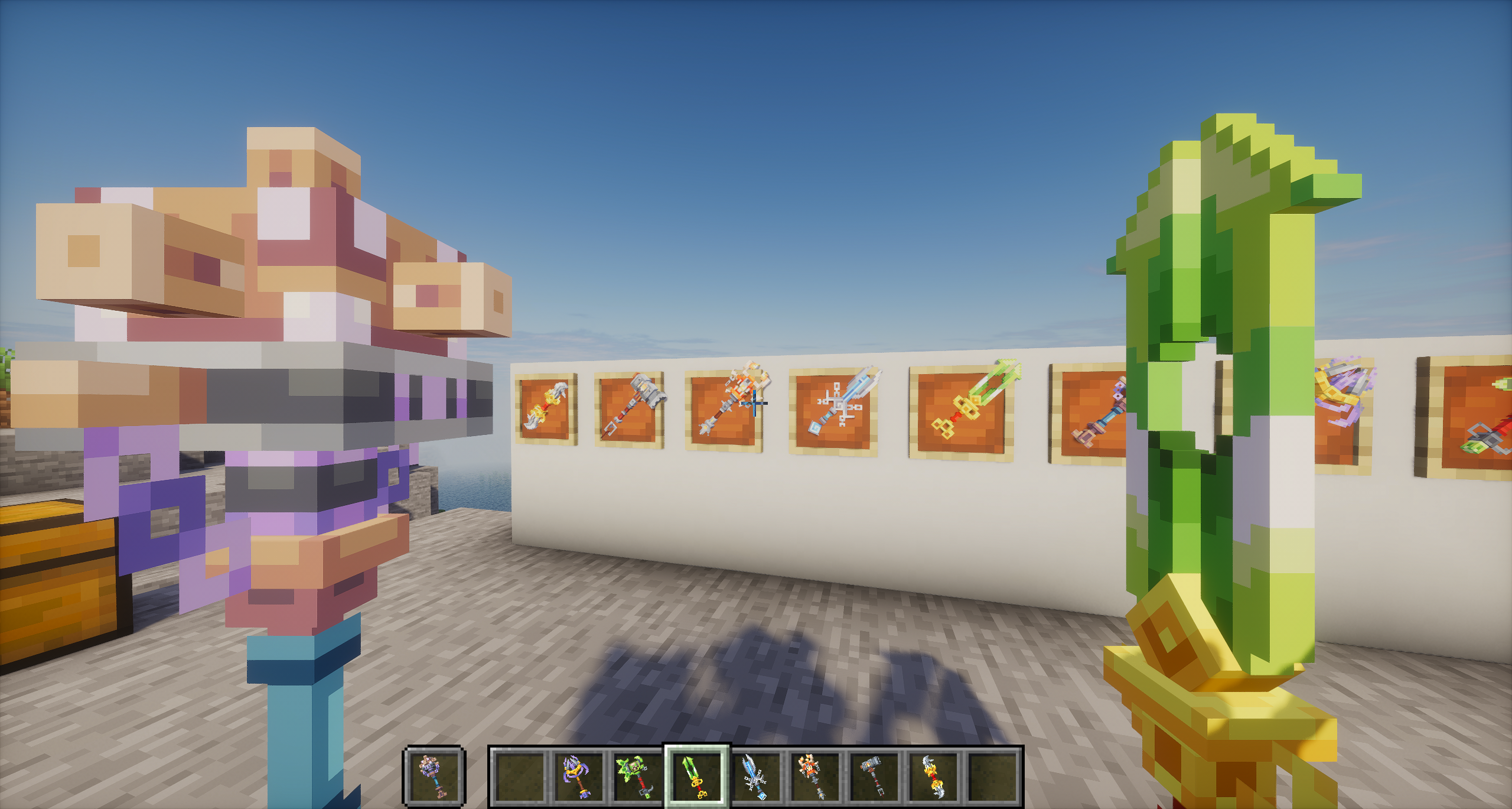This screenshot has width=1512, height=809.
Task: Select the offhand slot with pink mace
Action: coord(434,775)
